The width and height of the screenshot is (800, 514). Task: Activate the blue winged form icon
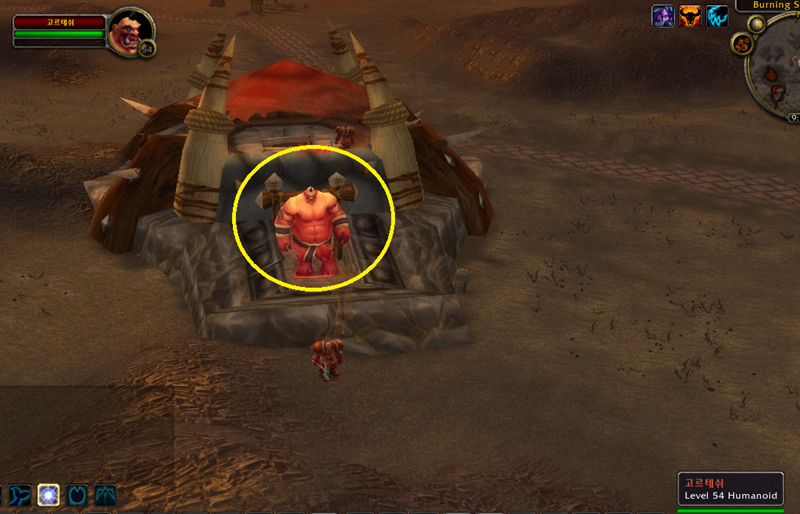(105, 494)
